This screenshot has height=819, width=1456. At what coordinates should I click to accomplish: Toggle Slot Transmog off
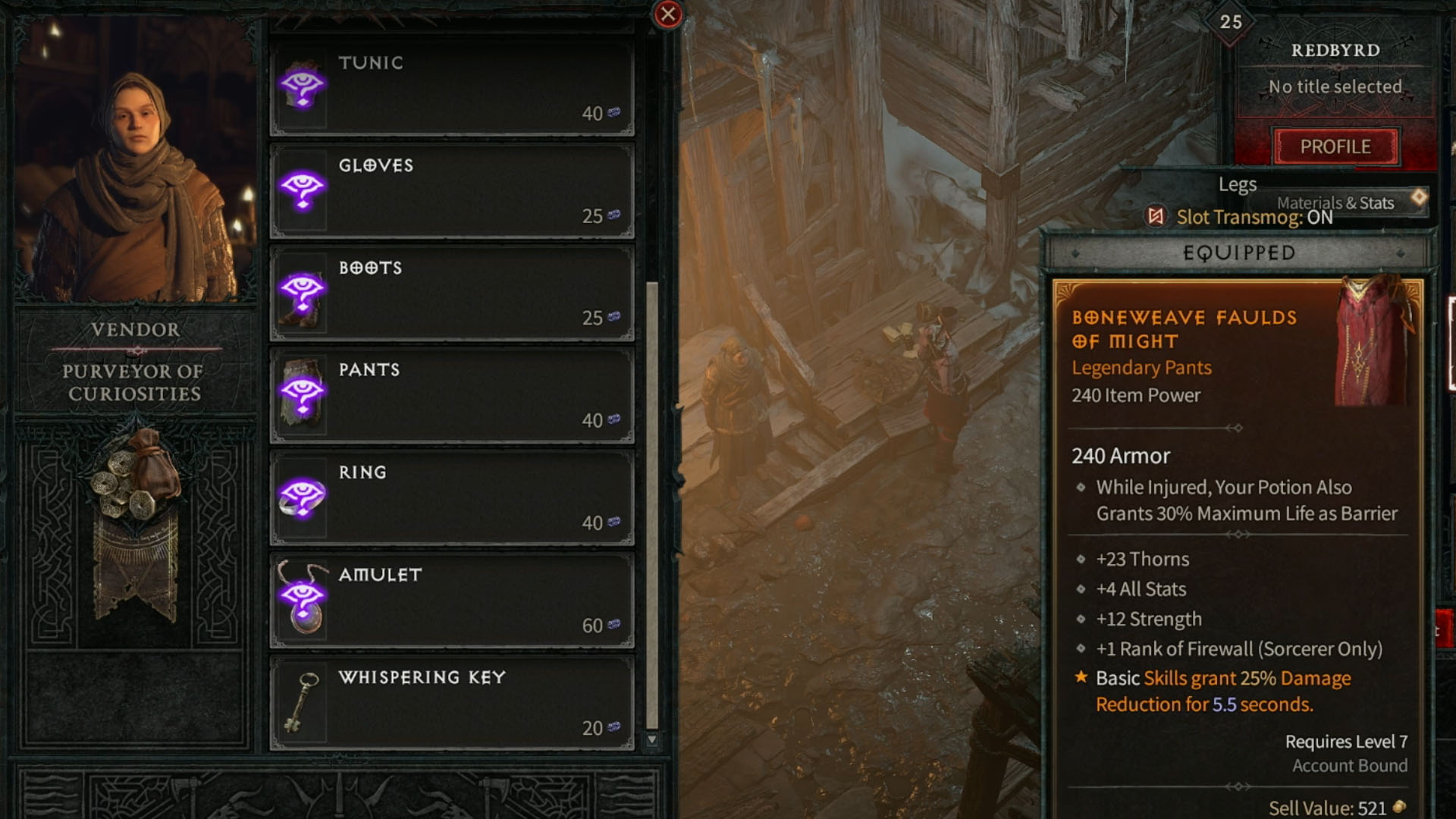[1233, 218]
